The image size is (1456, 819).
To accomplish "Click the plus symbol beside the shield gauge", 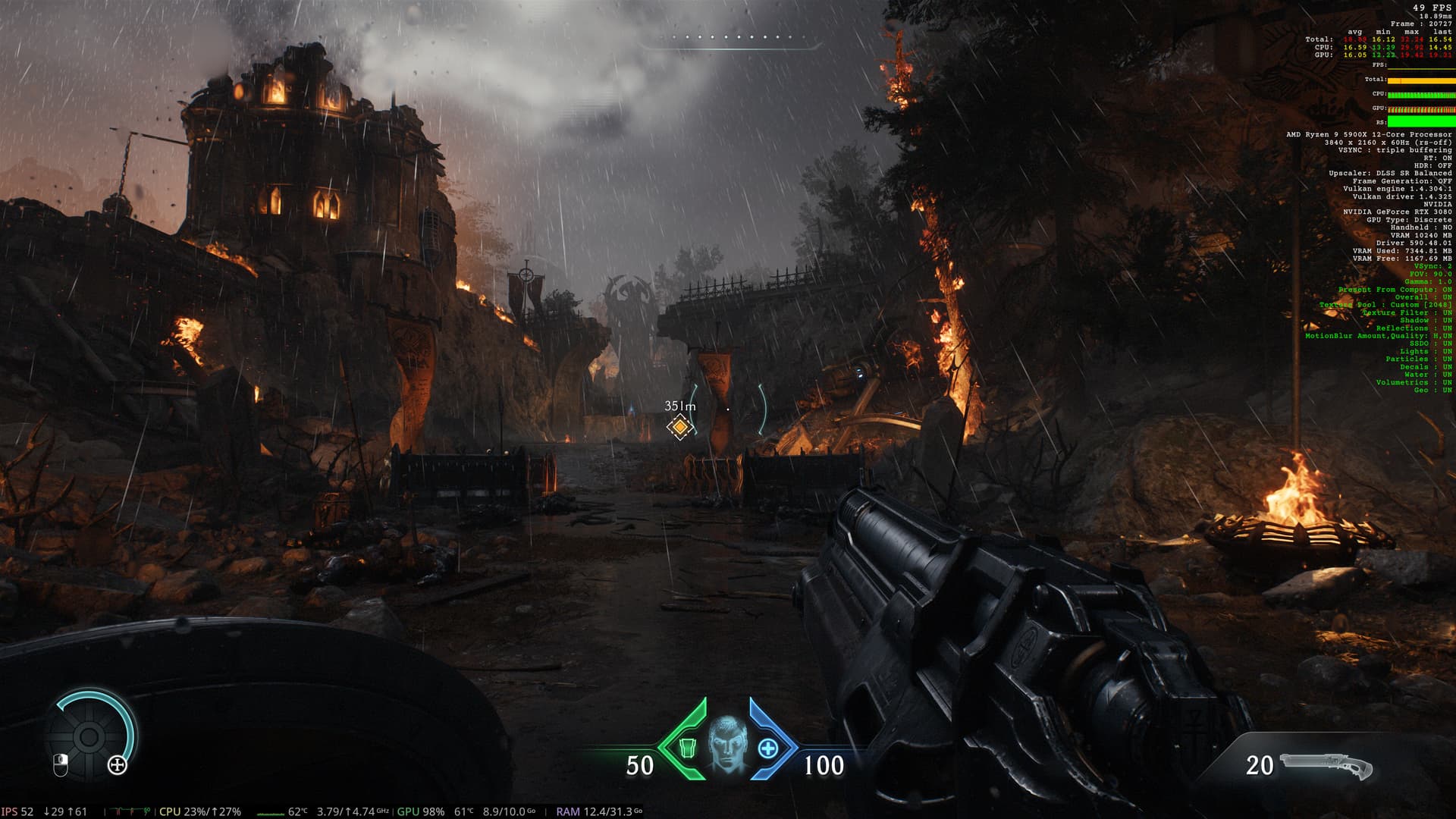I will coord(118,765).
